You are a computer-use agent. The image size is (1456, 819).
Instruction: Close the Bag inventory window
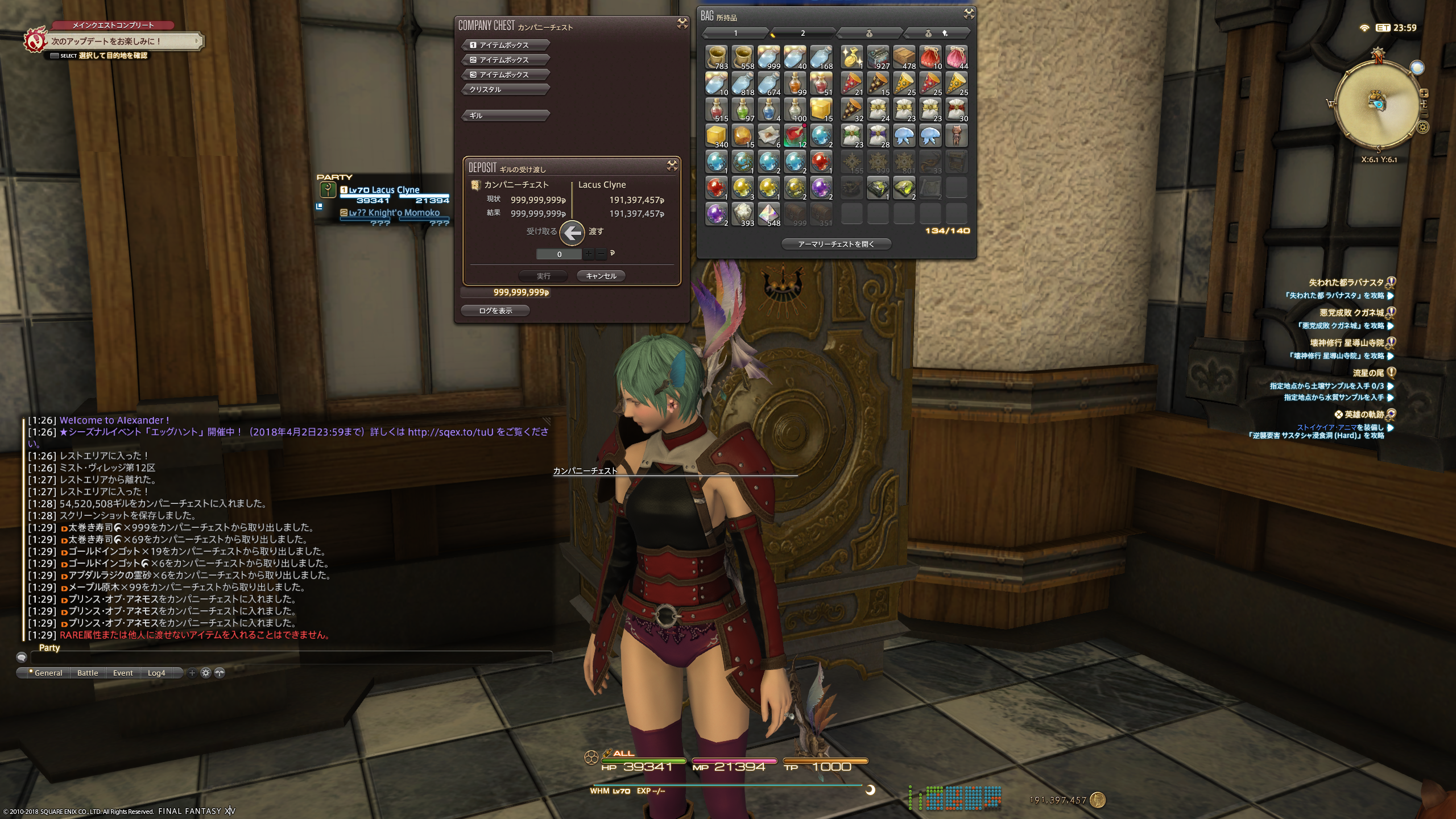969,14
